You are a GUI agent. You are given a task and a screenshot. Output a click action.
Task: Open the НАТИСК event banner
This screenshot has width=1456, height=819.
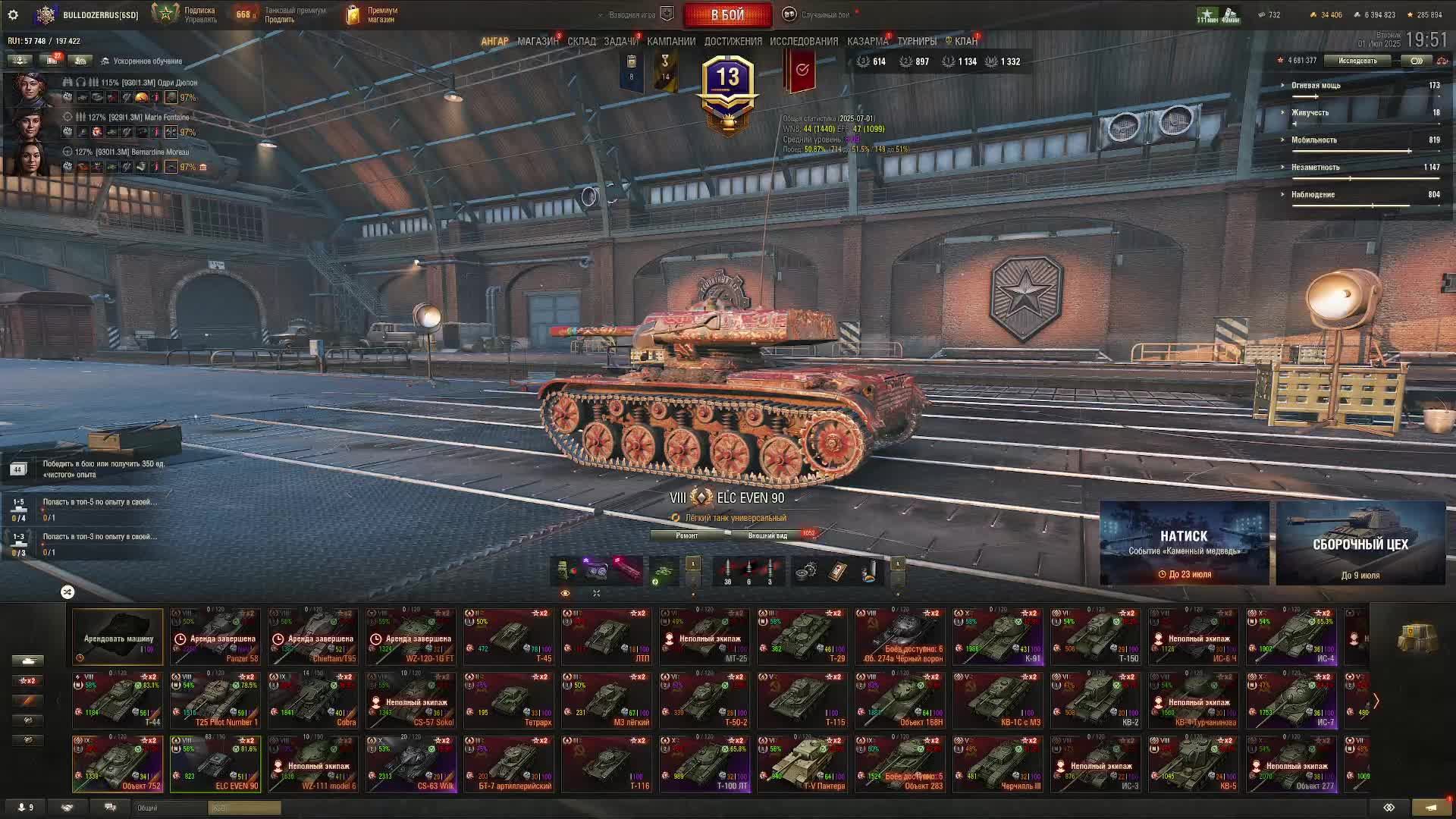[1184, 543]
